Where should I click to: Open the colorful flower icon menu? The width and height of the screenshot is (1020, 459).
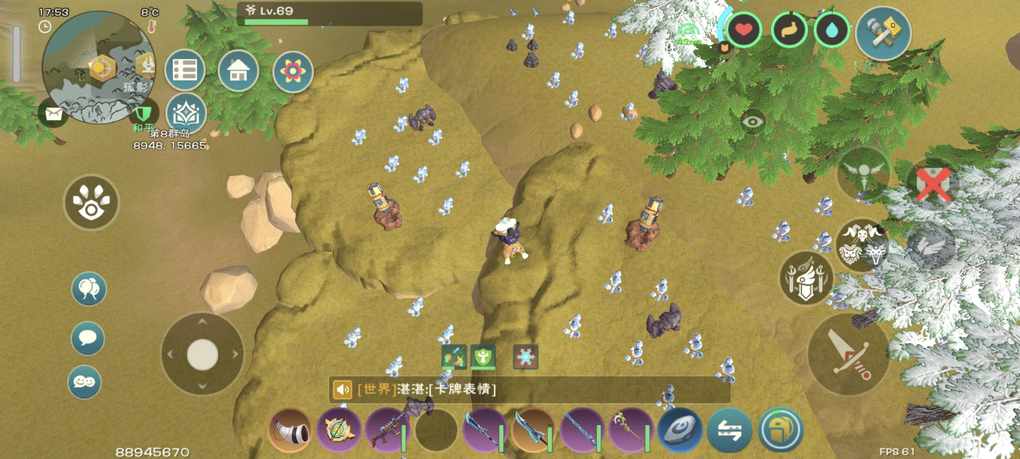click(x=293, y=71)
